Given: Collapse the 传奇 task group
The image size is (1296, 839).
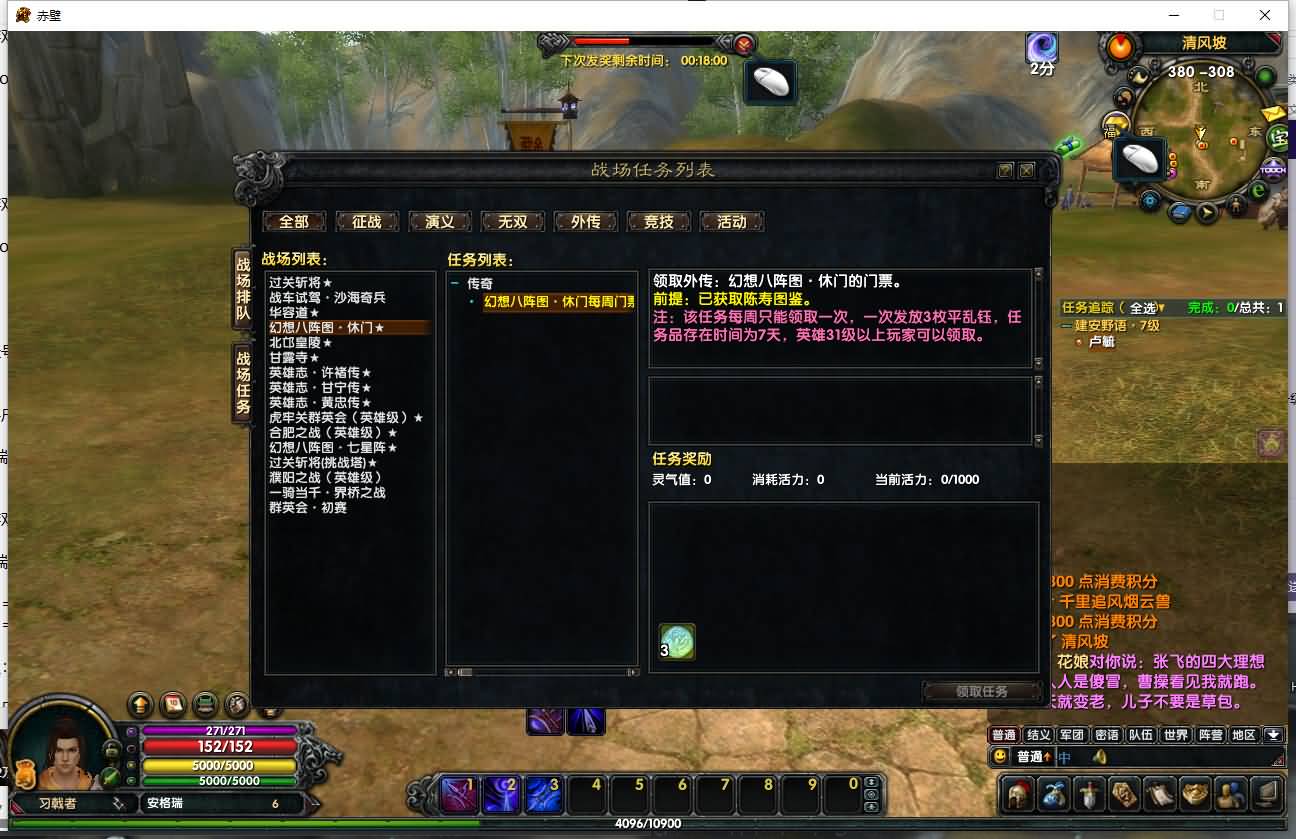Looking at the screenshot, I should pos(455,284).
